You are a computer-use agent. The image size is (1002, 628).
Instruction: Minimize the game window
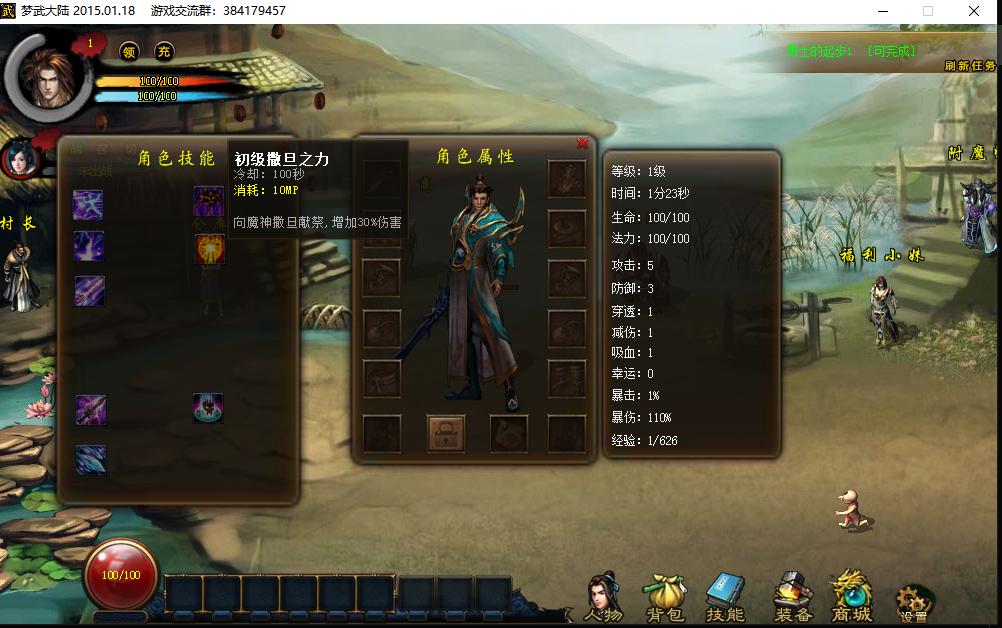[882, 11]
